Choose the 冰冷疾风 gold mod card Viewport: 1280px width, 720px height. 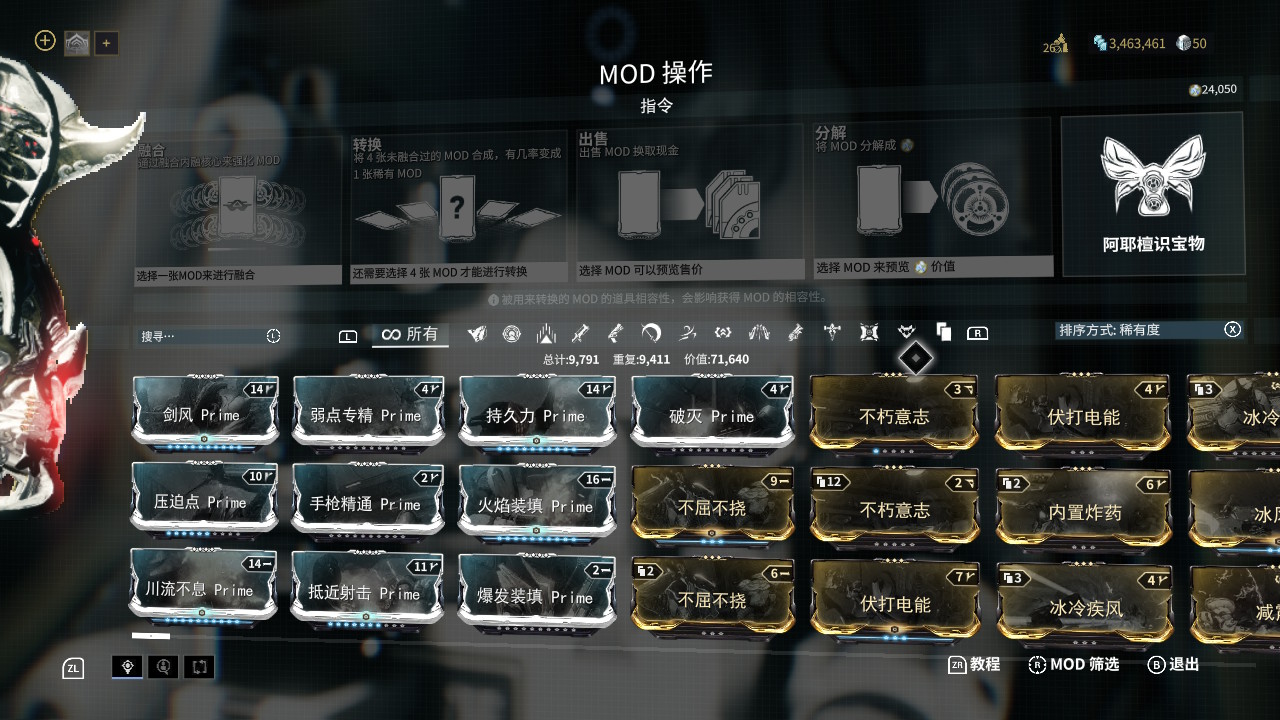pyautogui.click(x=1084, y=606)
